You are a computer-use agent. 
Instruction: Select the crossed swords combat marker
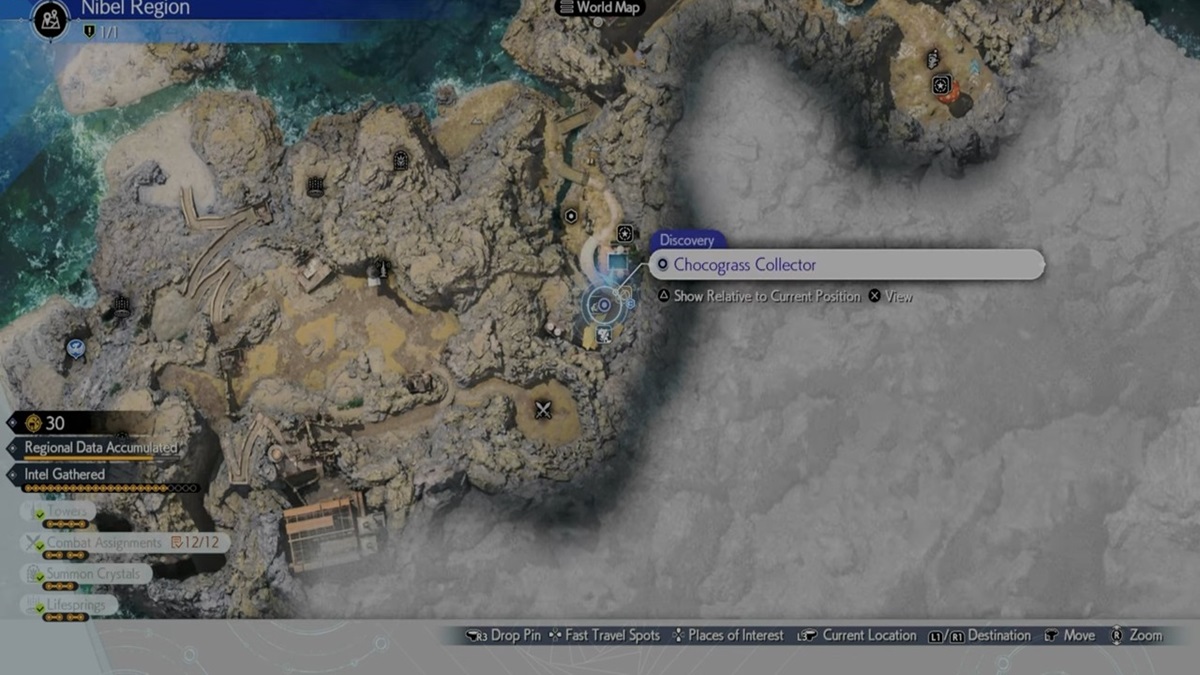point(543,409)
